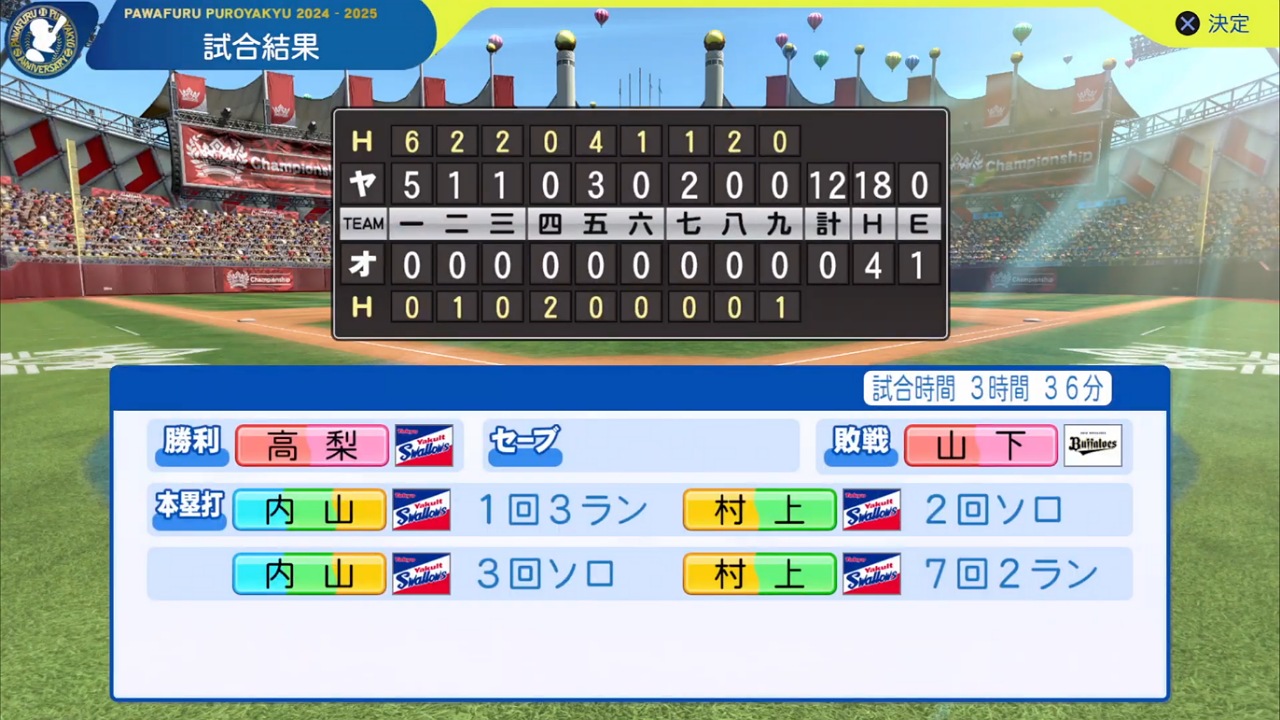
Task: Click the PAWAFURU PUROYAKYU 2024-2025 header
Action: [x=252, y=13]
